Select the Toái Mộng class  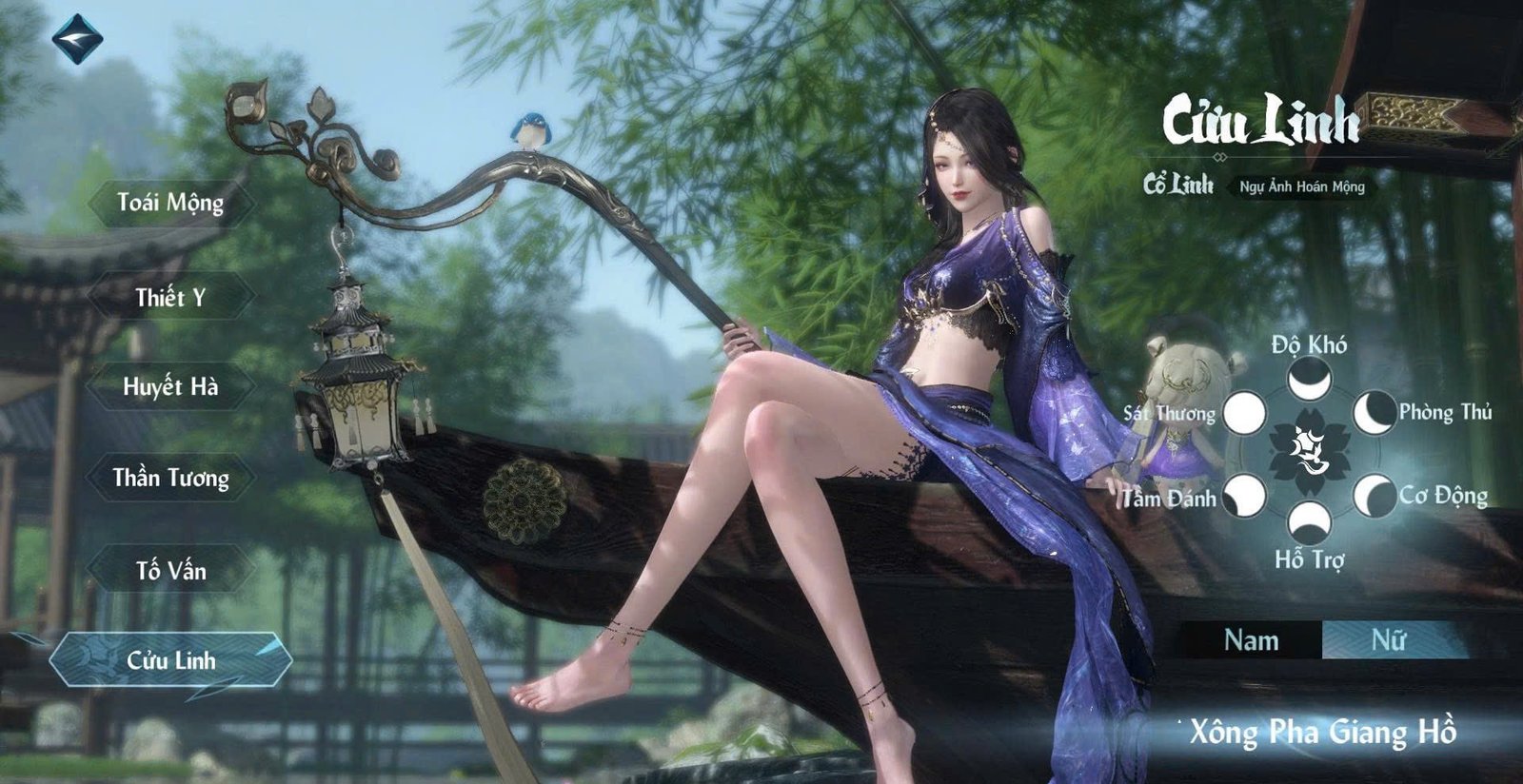(170, 203)
